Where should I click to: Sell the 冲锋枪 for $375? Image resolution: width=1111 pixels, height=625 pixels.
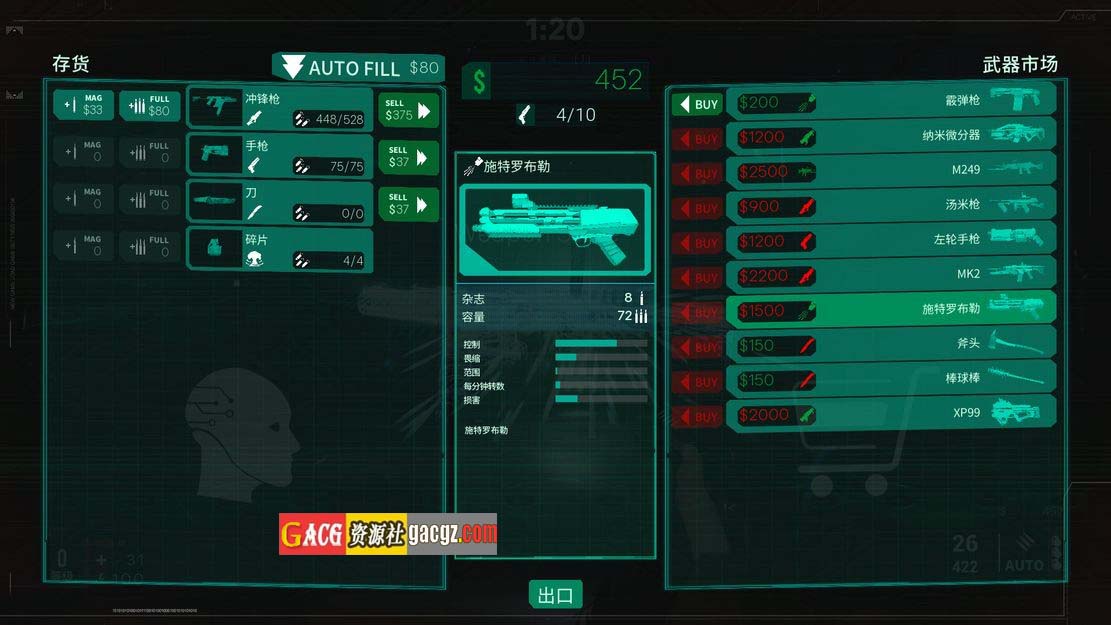(409, 110)
